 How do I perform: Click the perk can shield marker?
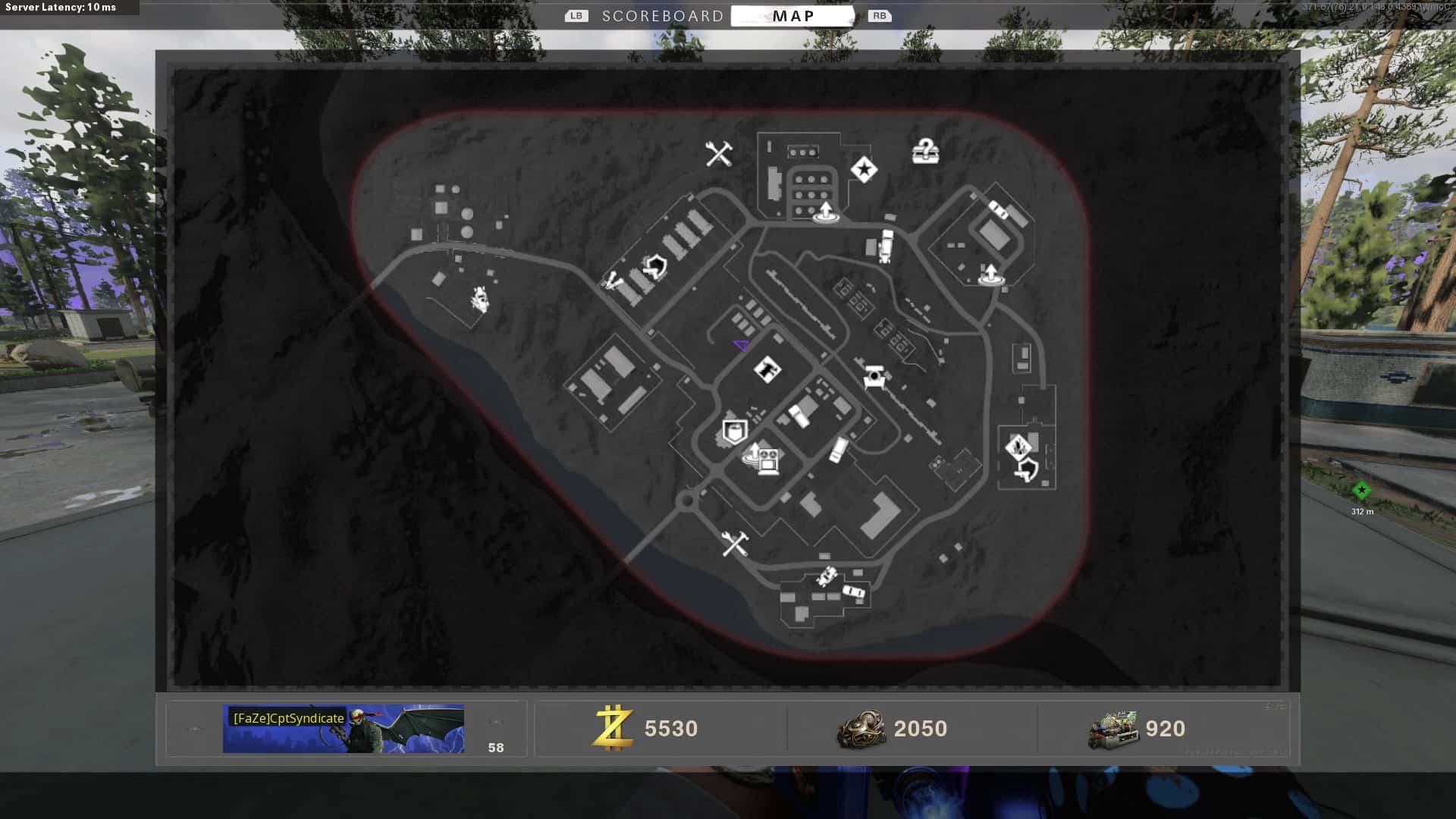(734, 432)
